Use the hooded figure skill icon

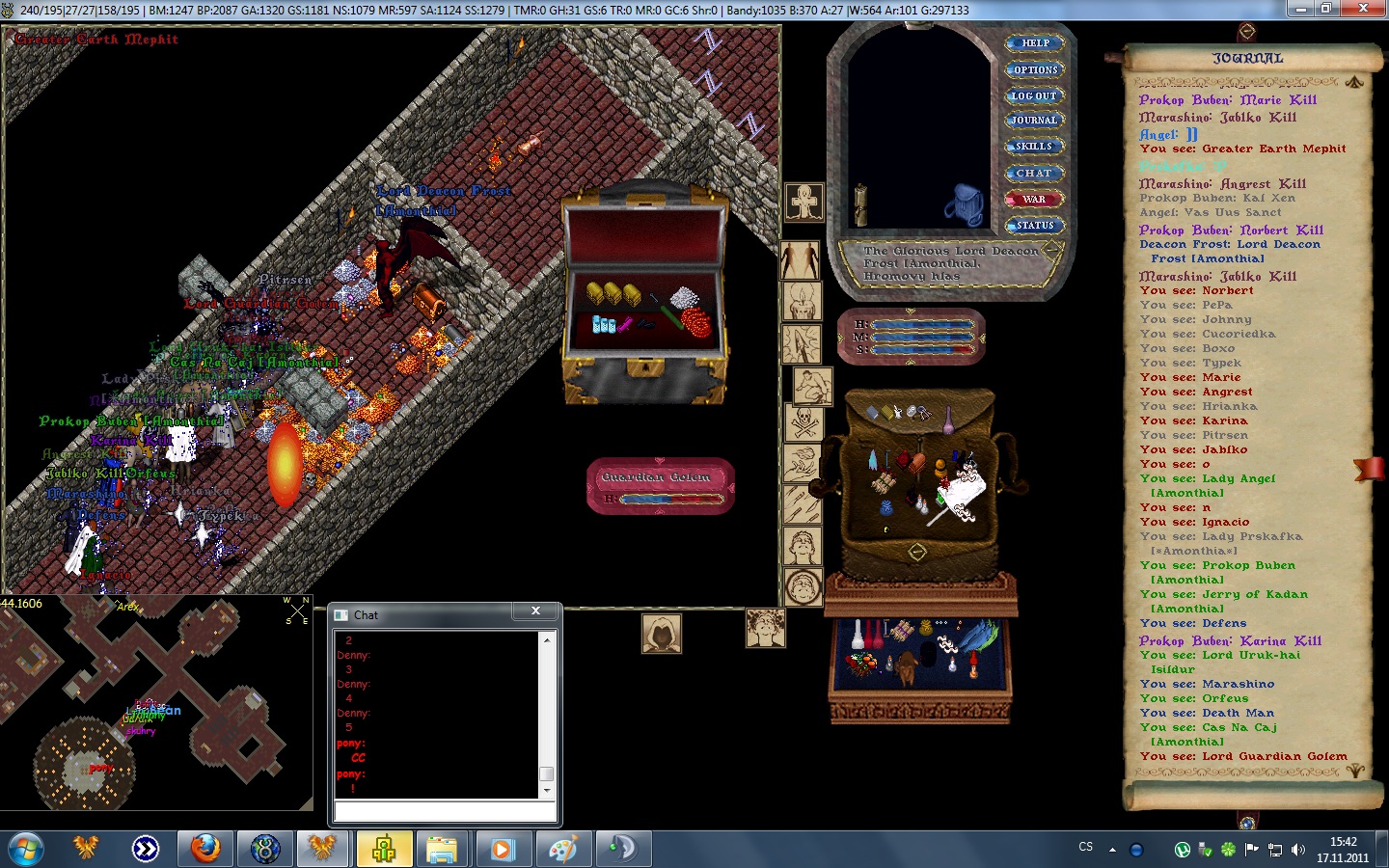coord(662,634)
